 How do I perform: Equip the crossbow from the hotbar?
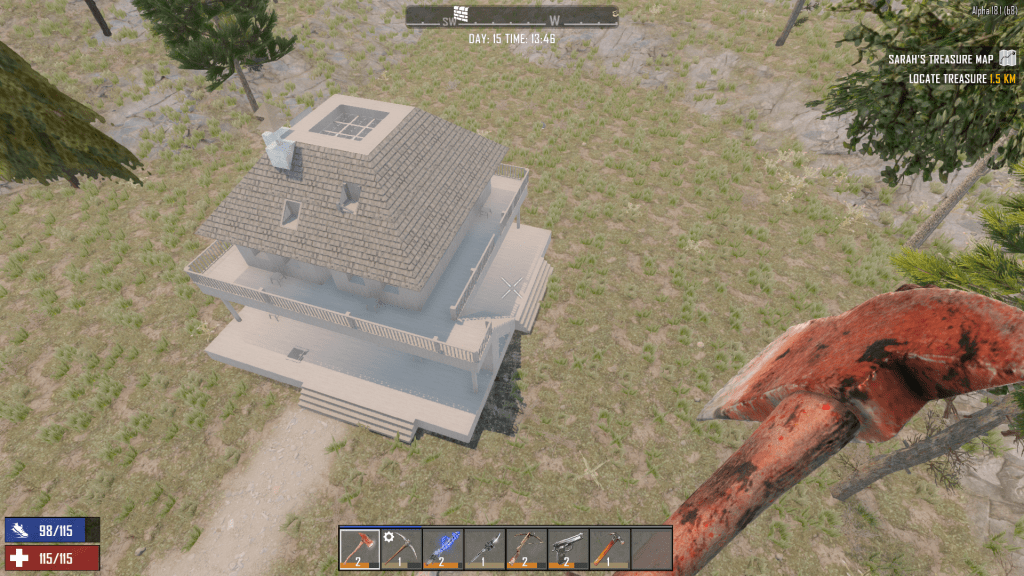526,548
